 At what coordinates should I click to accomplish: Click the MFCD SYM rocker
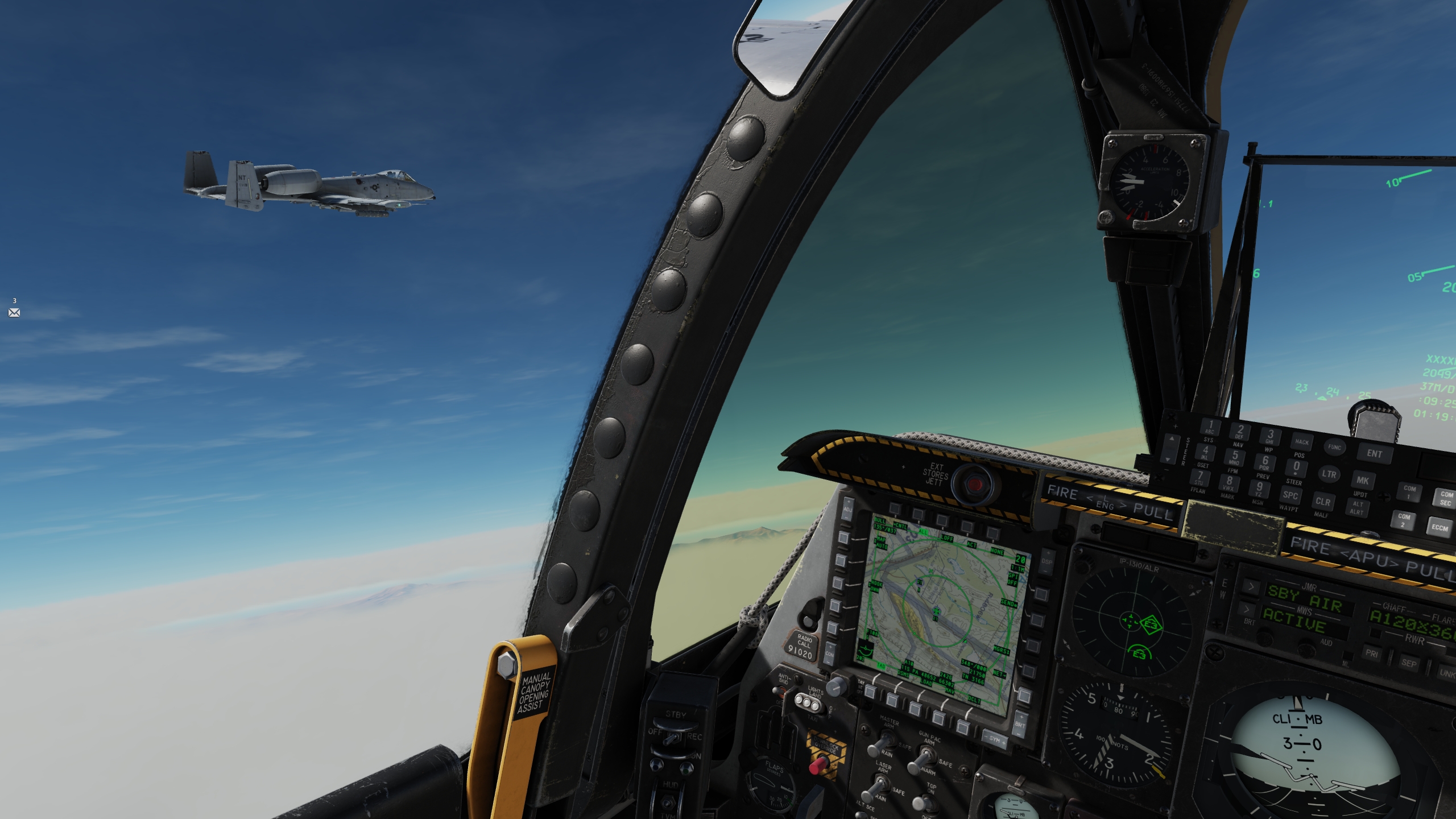(x=994, y=739)
